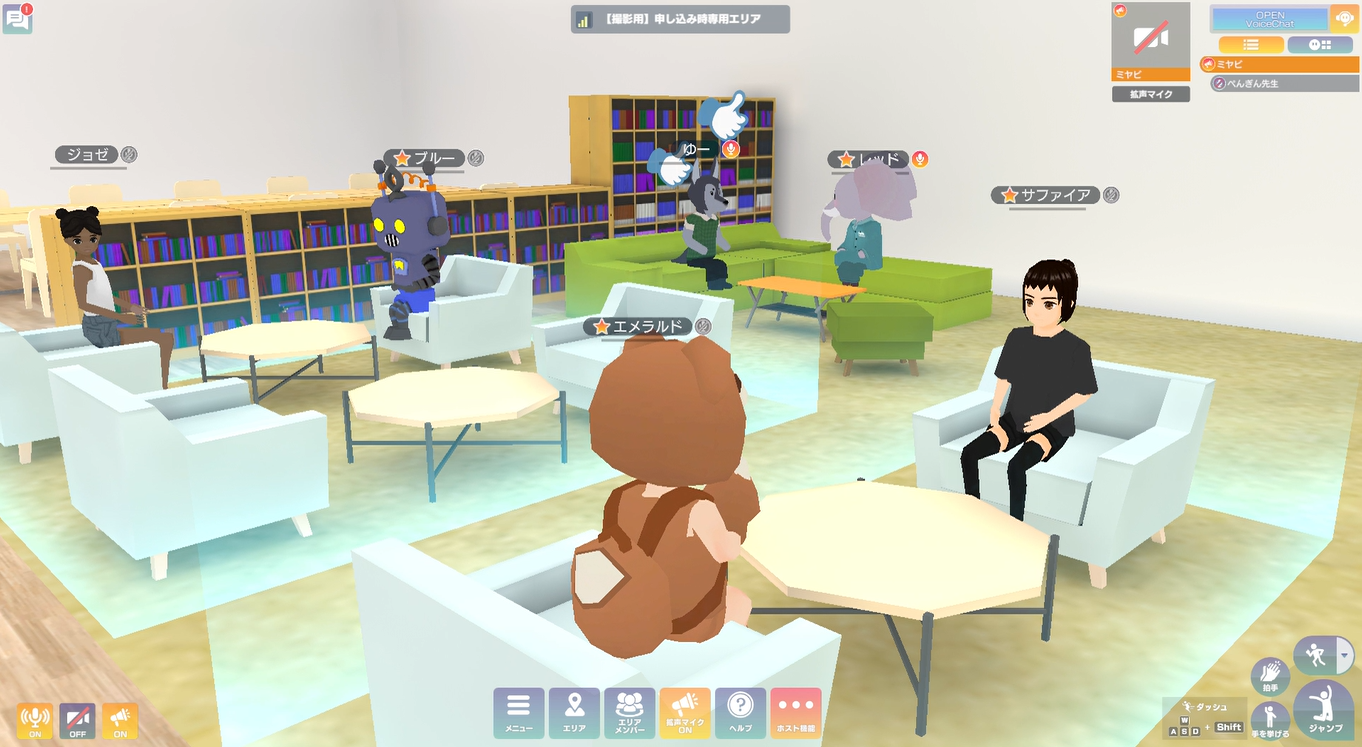Switch to the avatar grid view tab
Viewport: 1362px width, 747px height.
1319,45
